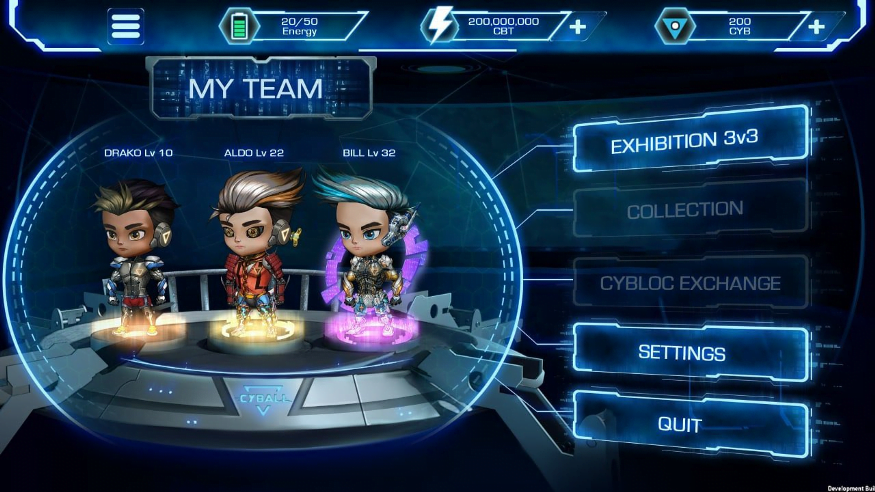Screen dimensions: 875x492
Task: Open the Settings menu
Action: click(x=682, y=353)
